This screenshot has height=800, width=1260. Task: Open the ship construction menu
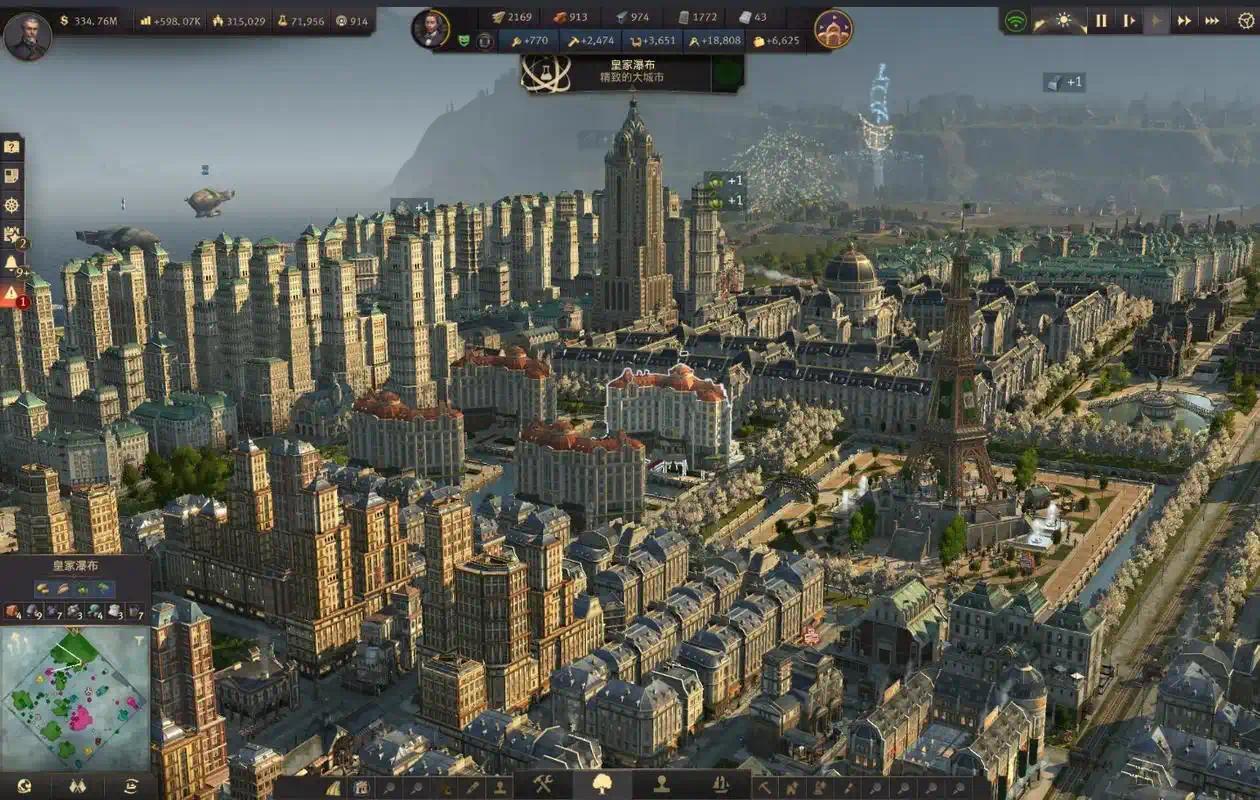[721, 784]
